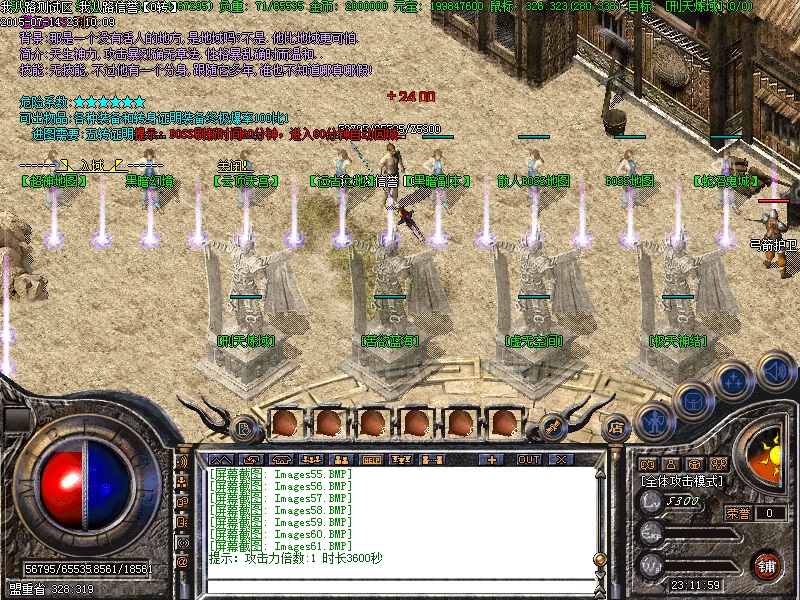Select the sound wave chat channel icon
Screen dimensions: 800x600
click(182, 463)
